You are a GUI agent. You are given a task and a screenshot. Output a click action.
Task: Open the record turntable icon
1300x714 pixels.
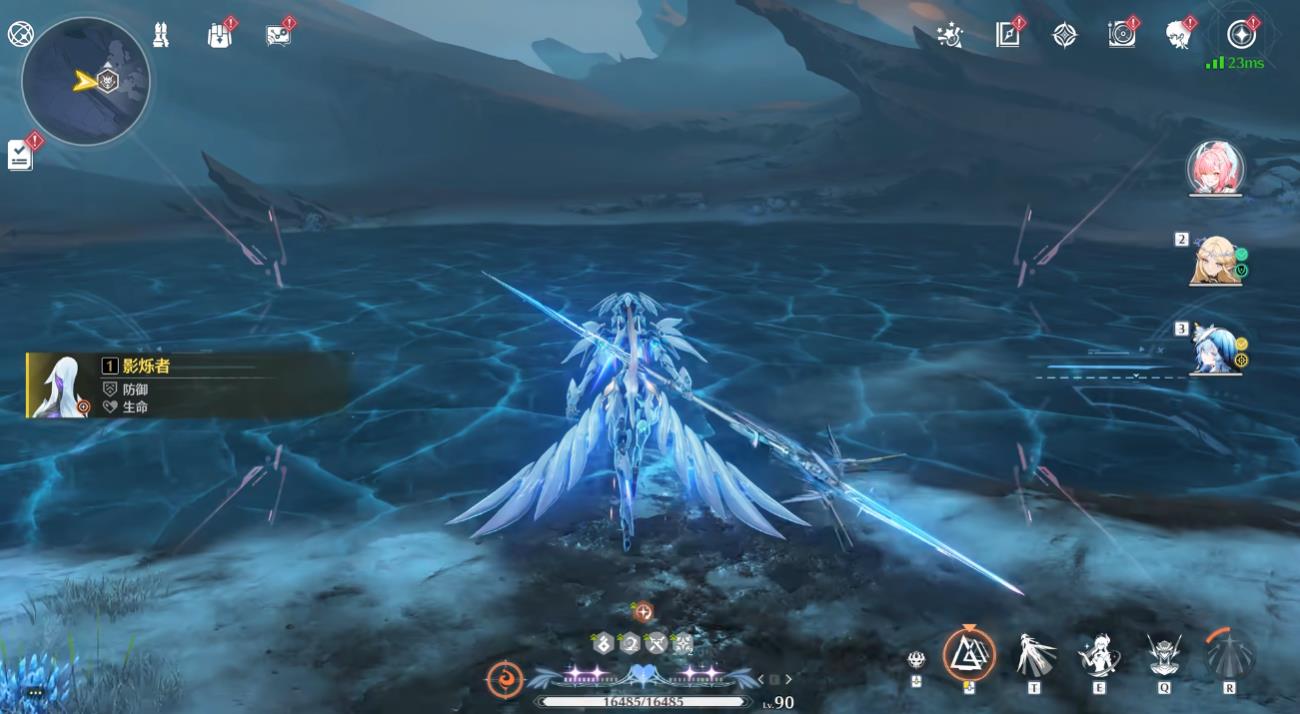1121,35
